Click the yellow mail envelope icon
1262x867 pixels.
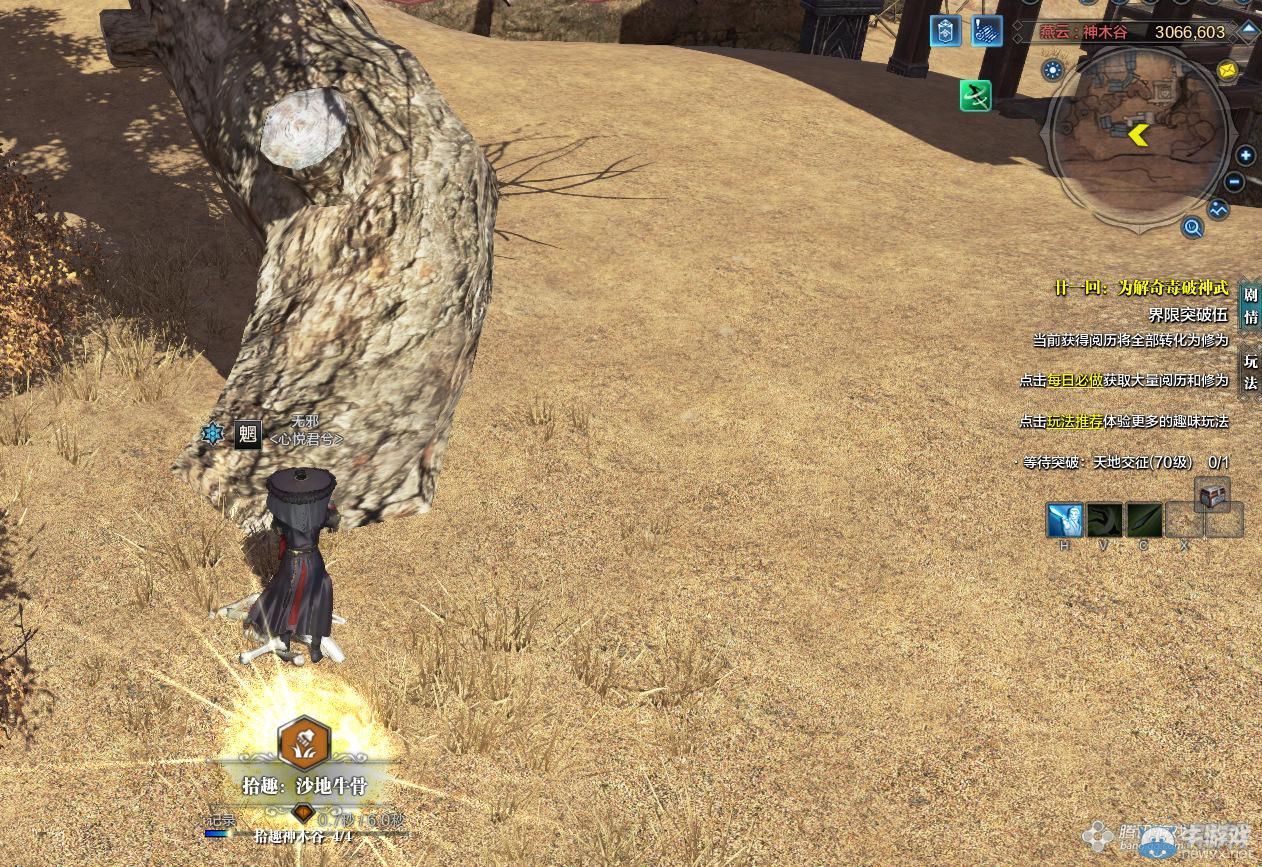[1227, 71]
